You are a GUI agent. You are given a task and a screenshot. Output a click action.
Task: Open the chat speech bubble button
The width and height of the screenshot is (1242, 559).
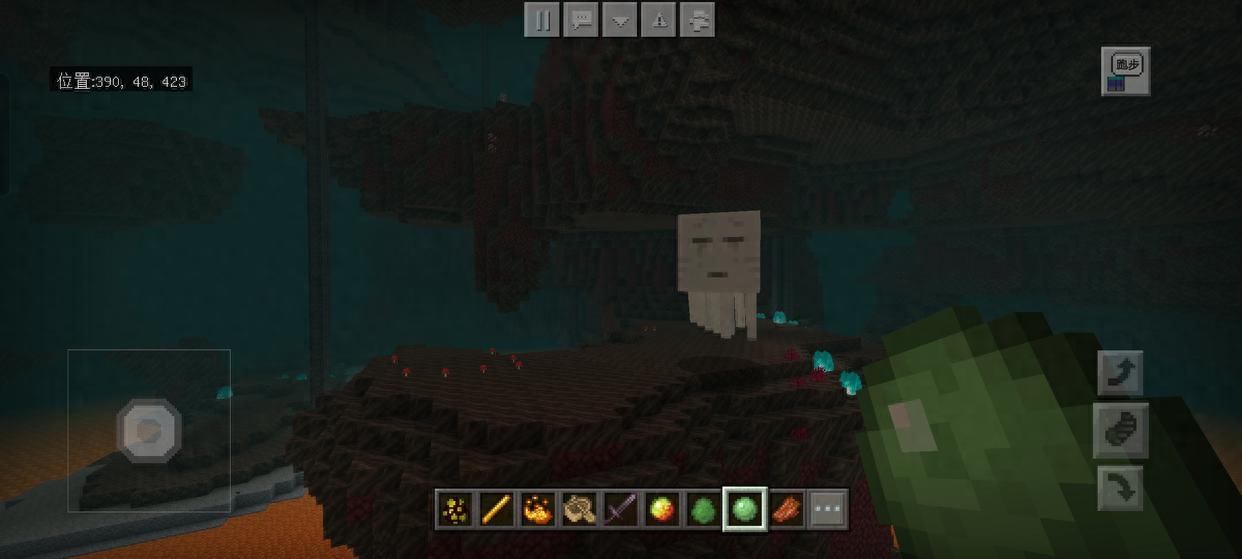pos(581,20)
